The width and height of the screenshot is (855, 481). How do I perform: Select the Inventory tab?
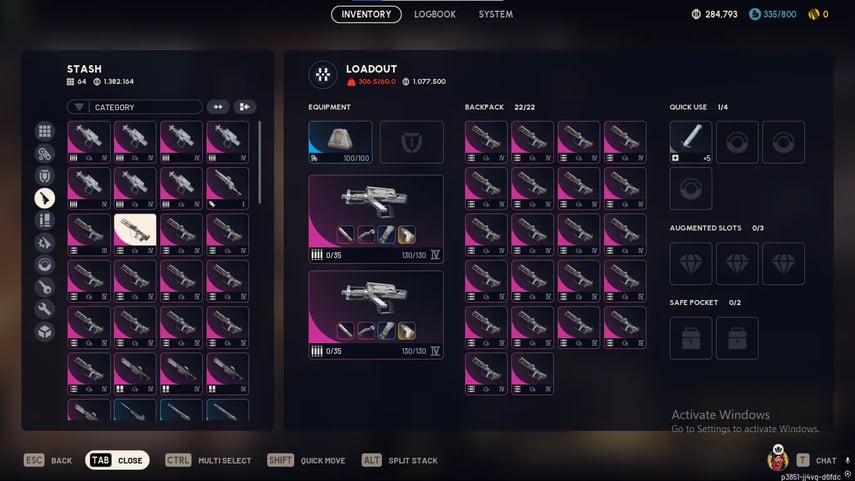[366, 14]
